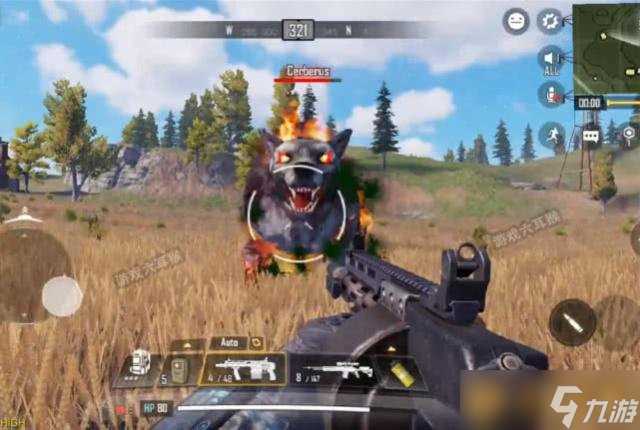Select the yellow grenade slot

pyautogui.click(x=401, y=371)
